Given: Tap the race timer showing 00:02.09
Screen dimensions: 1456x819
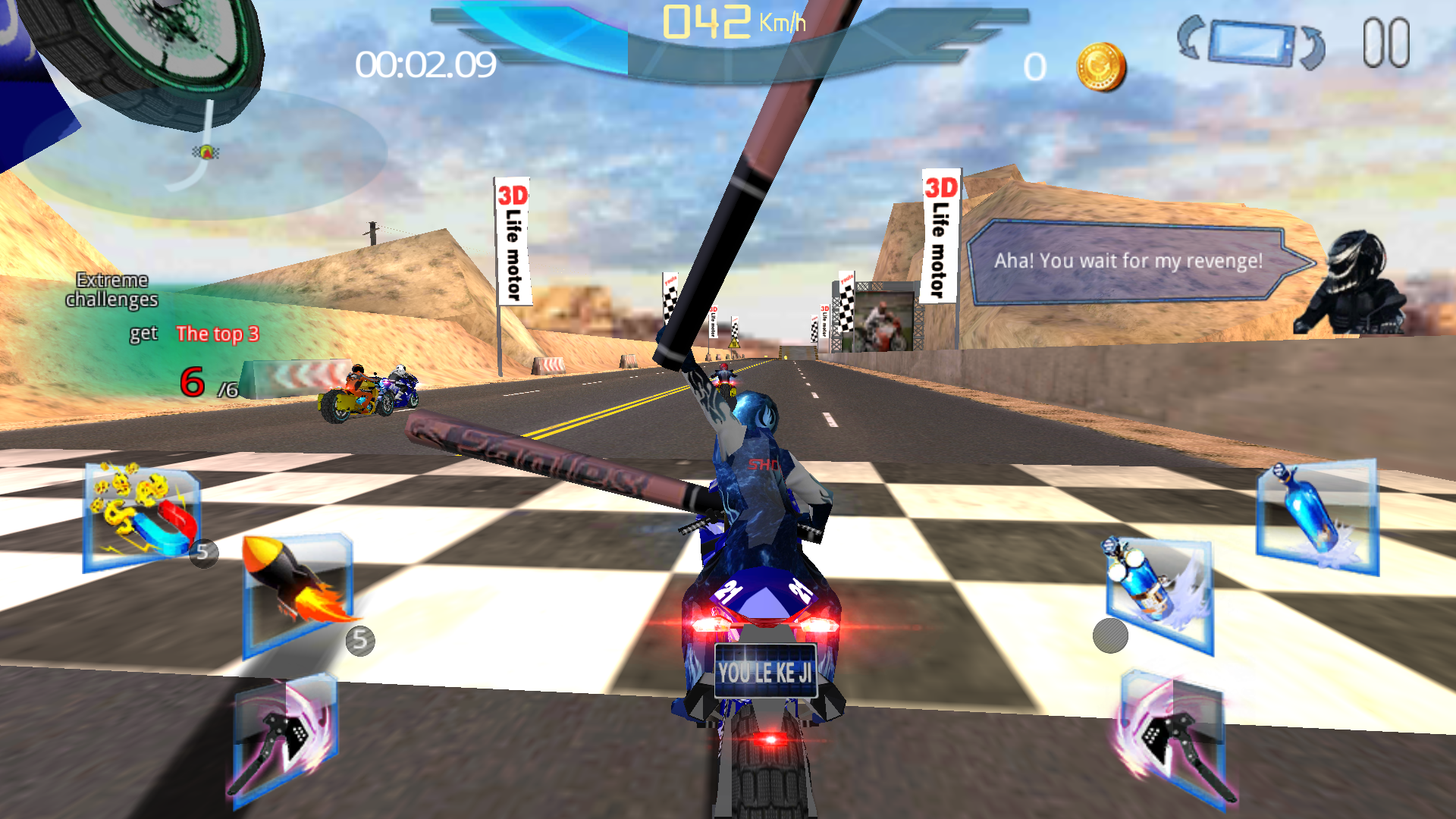Looking at the screenshot, I should (425, 67).
